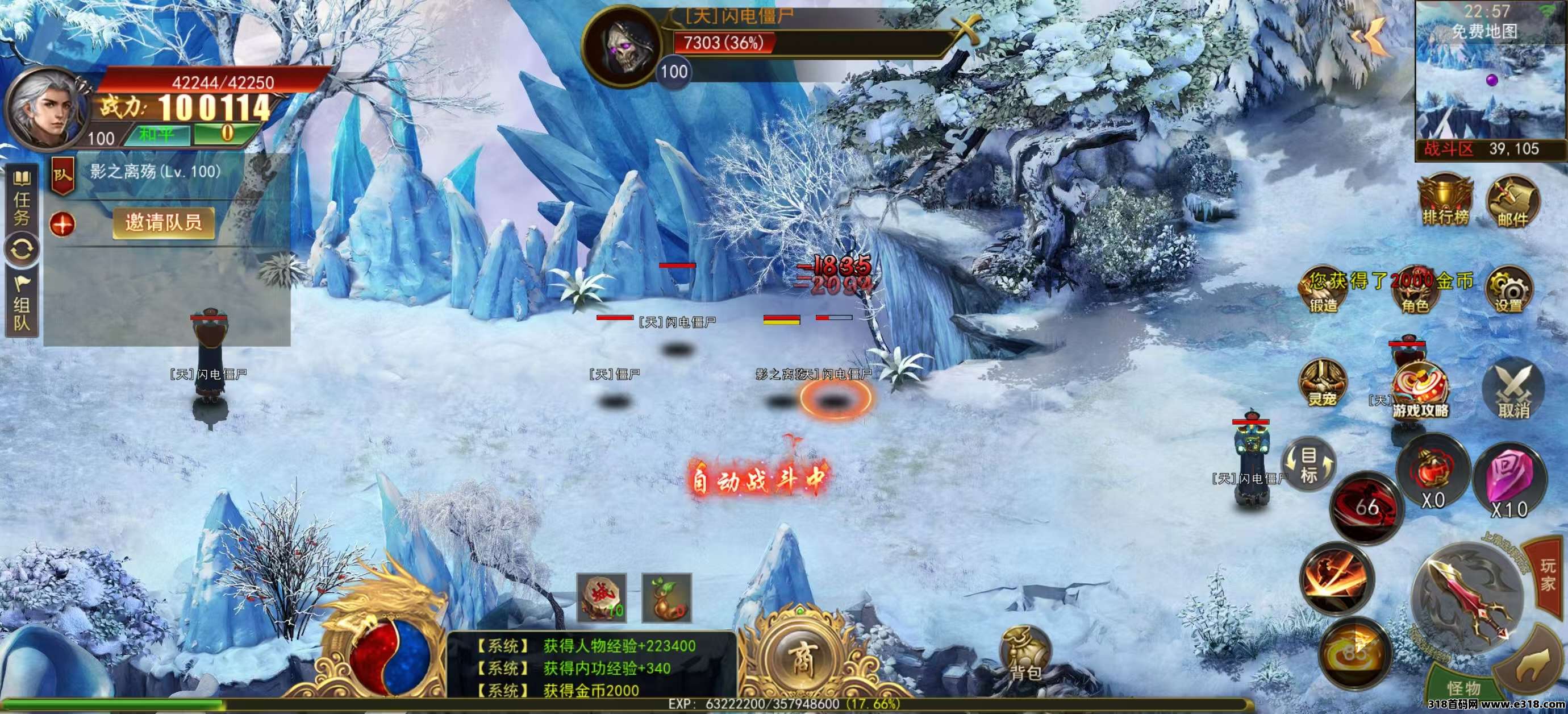The width and height of the screenshot is (1568, 714).
Task: Switch 和平 peace mode on player frame
Action: 160,135
